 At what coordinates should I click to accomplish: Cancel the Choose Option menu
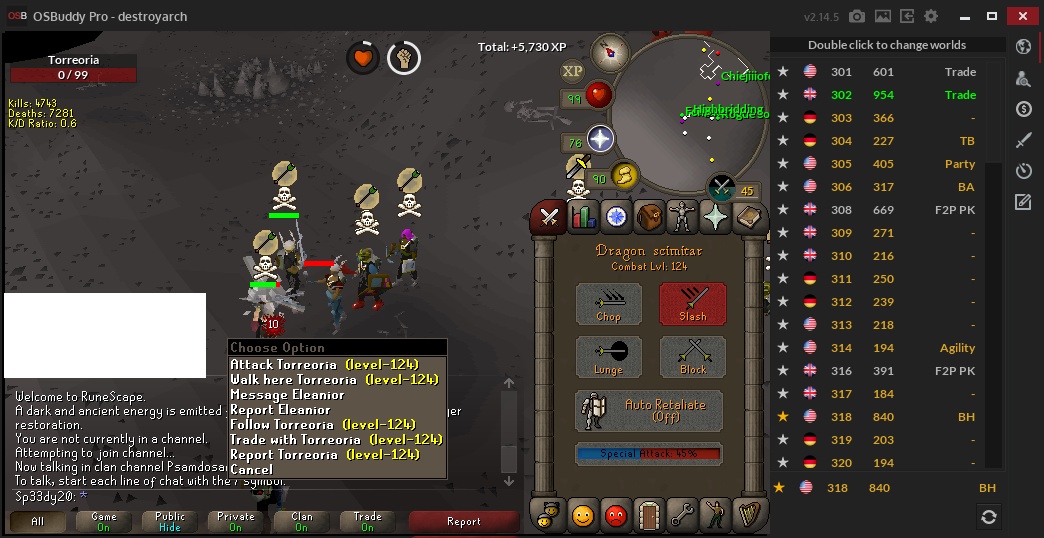coord(251,470)
